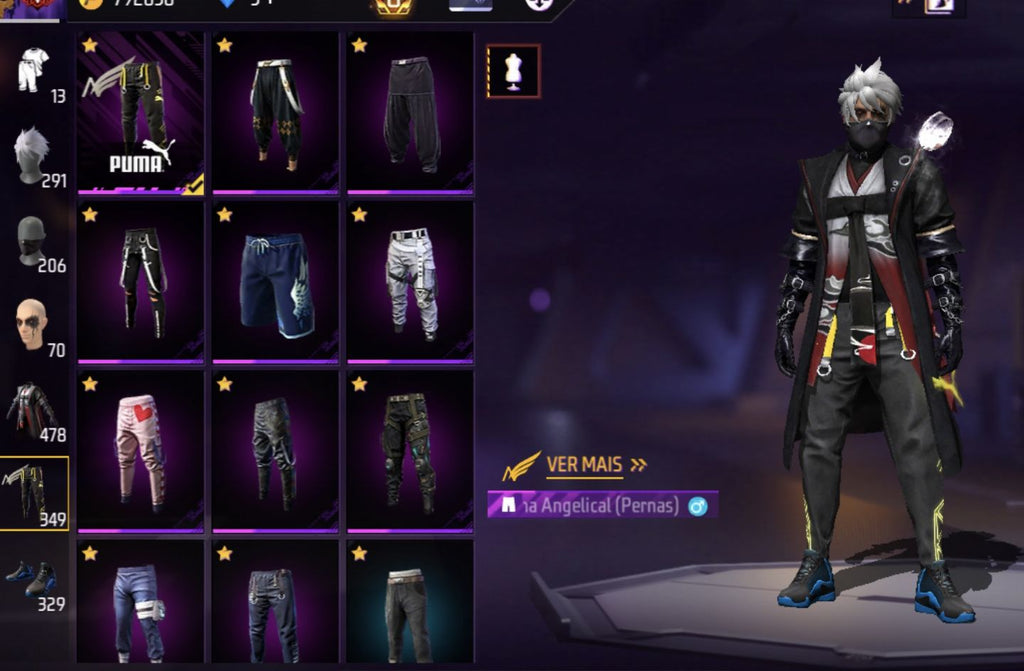Click the Angelical (Pernas) item label

click(602, 505)
